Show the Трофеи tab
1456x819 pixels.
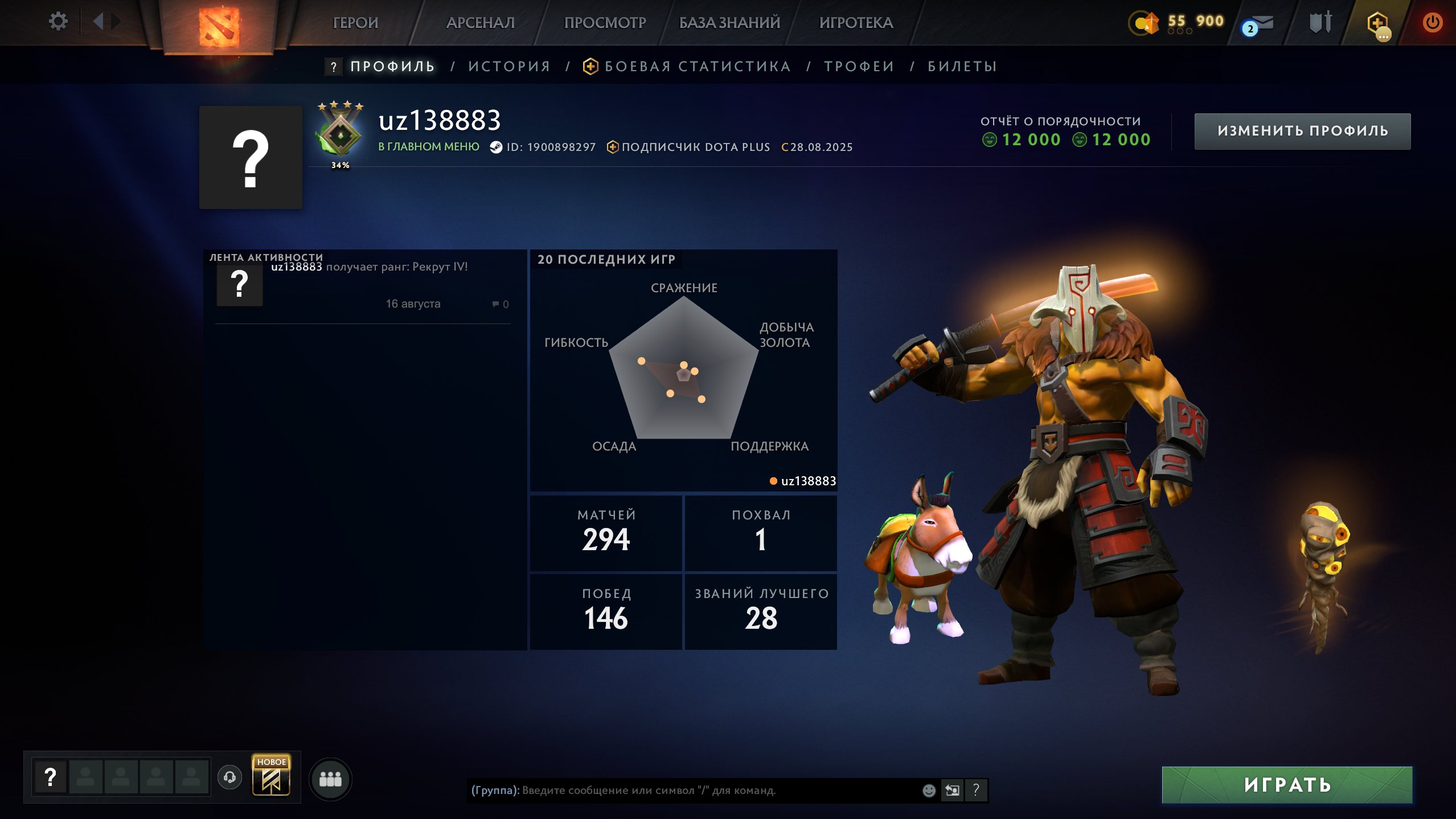pyautogui.click(x=859, y=67)
